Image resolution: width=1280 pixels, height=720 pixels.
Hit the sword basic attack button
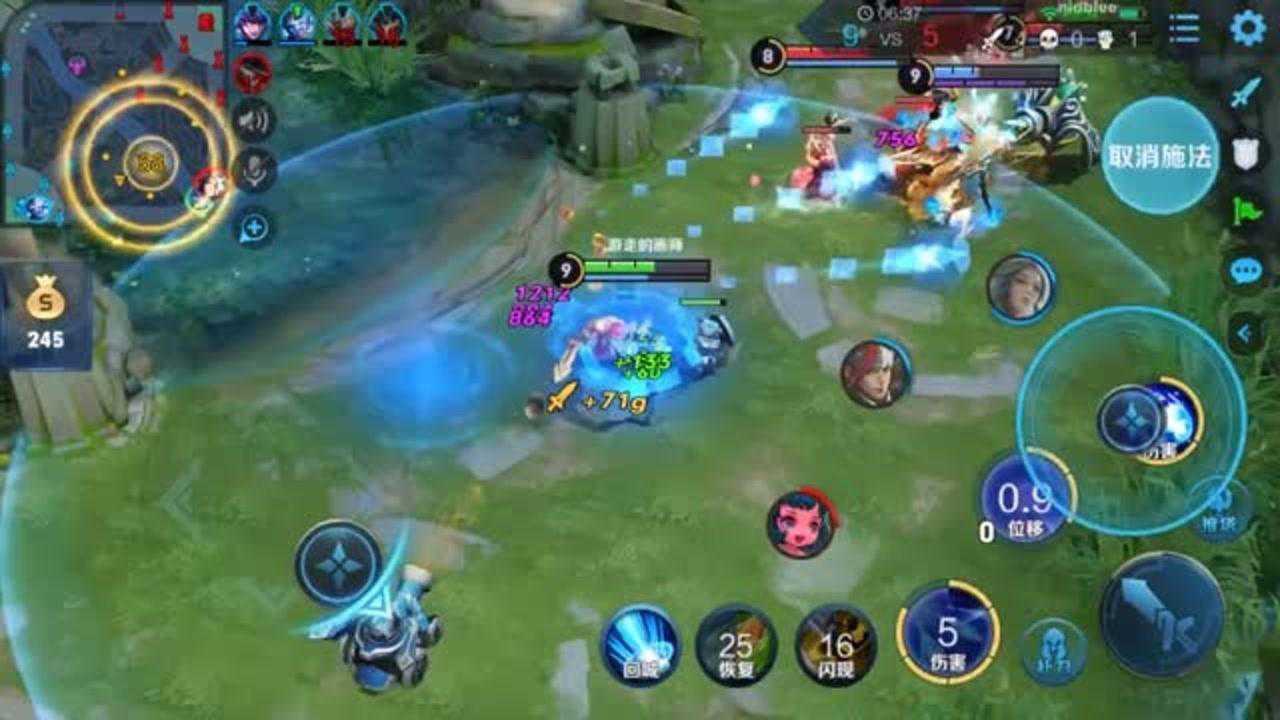coord(1162,614)
